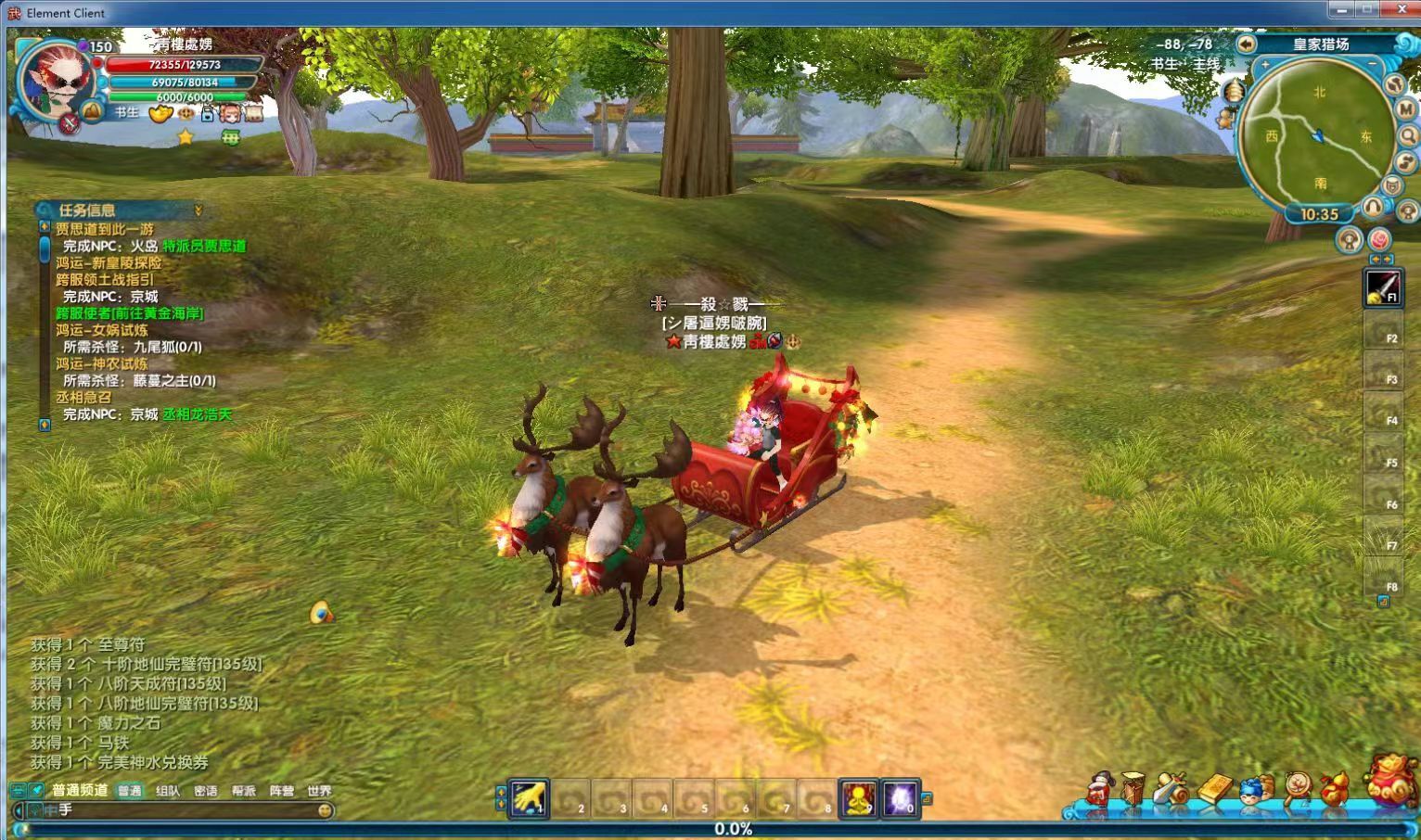Activate the purple orb skill in slot 0
The image size is (1421, 840).
tap(900, 798)
